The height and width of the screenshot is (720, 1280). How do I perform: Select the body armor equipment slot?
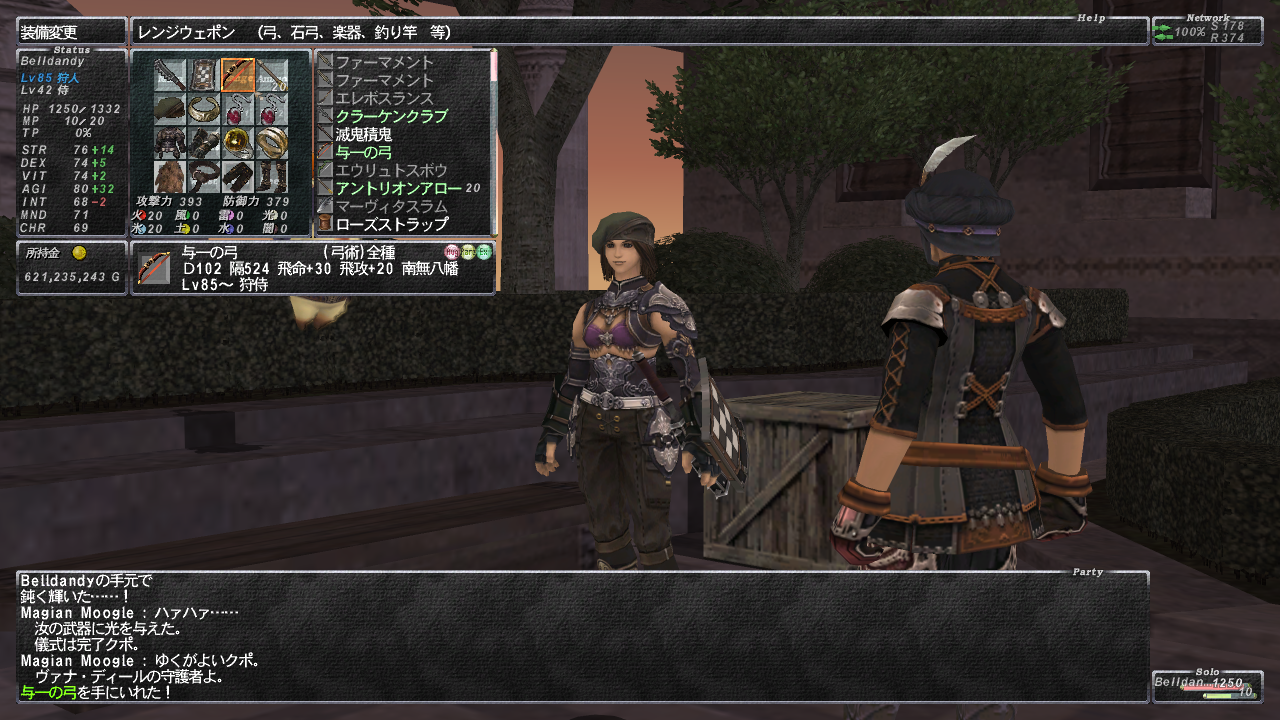[170, 142]
